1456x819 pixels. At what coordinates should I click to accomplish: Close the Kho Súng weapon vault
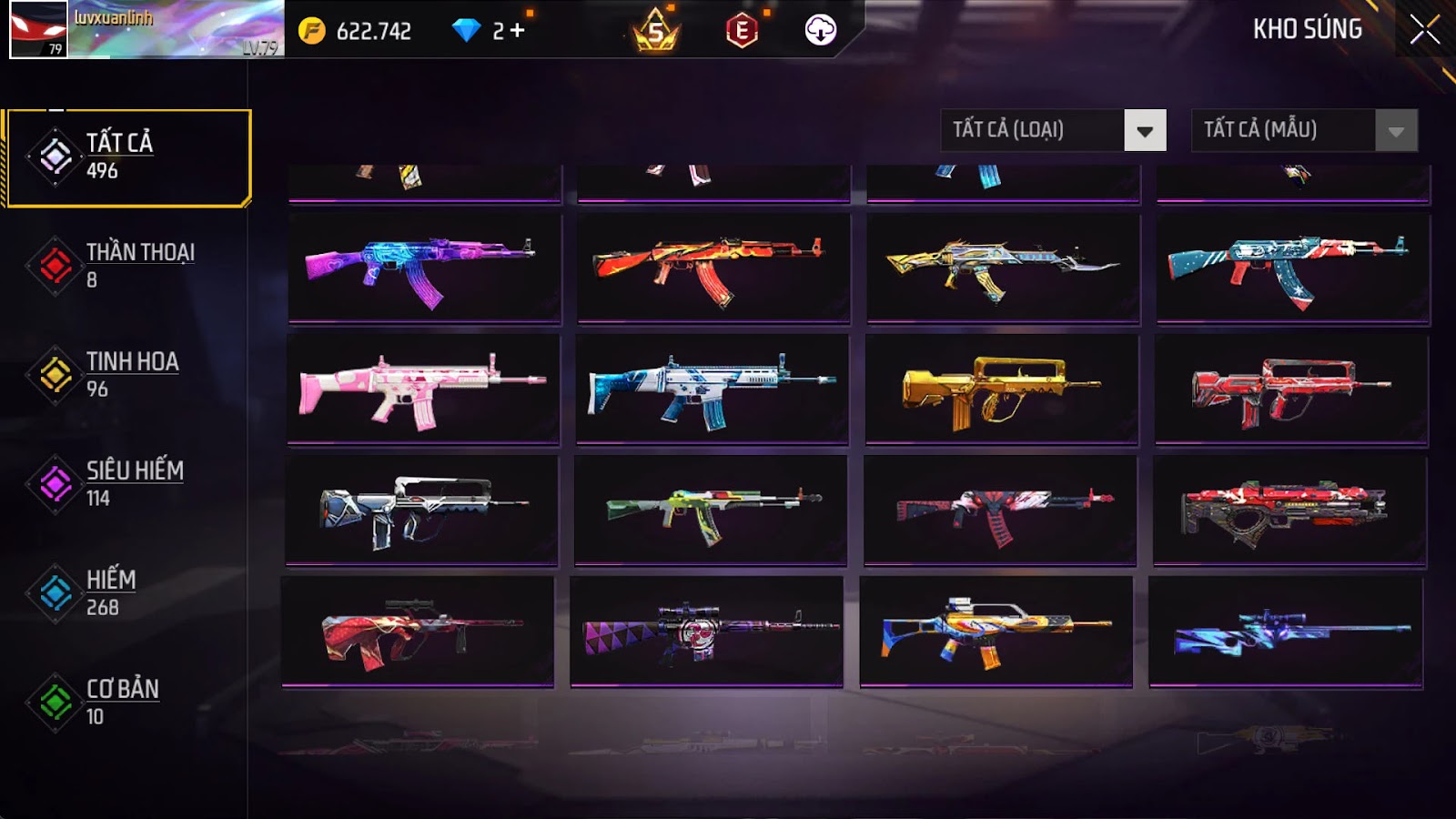tap(1424, 30)
